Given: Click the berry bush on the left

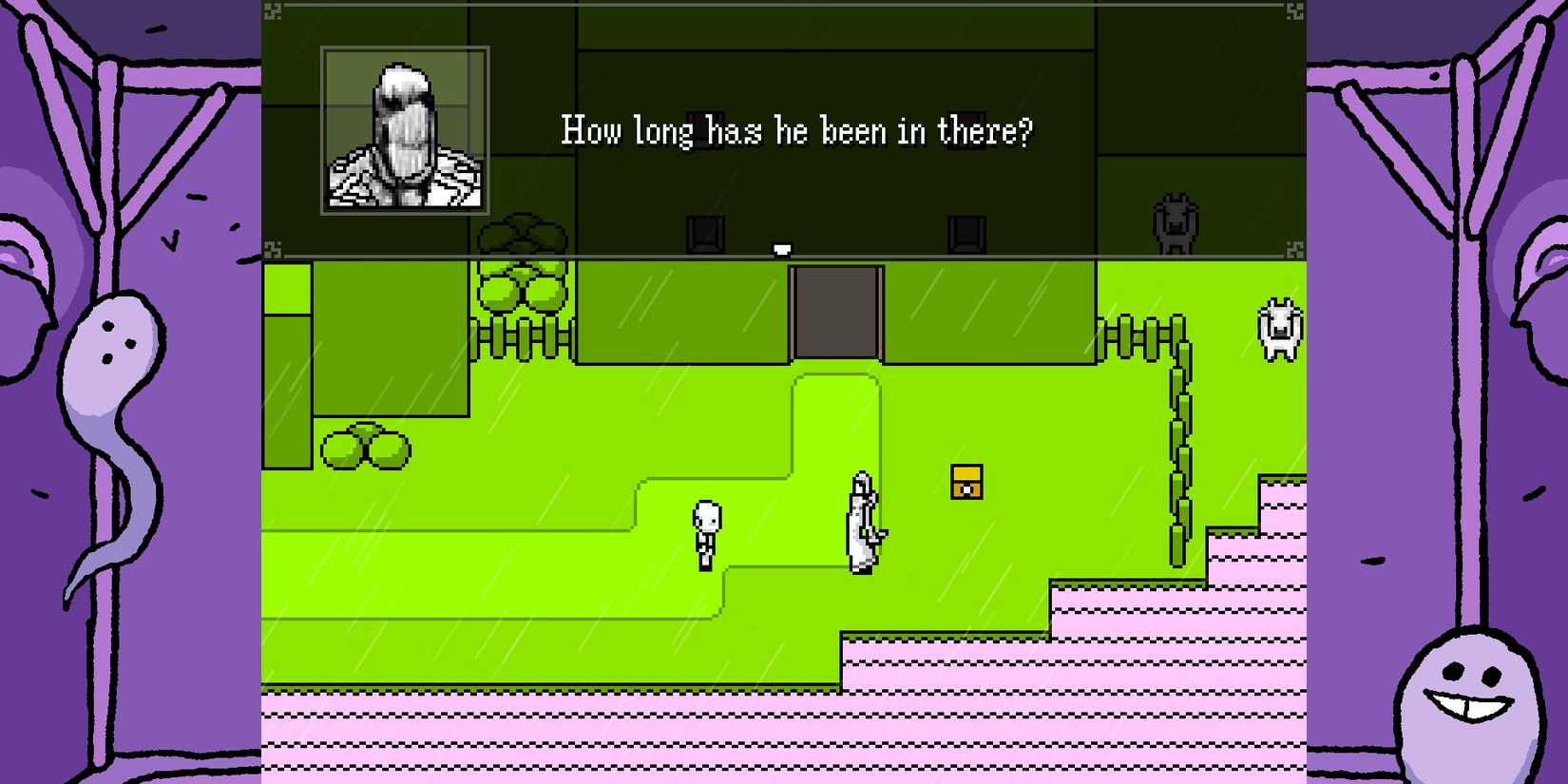Looking at the screenshot, I should pos(367,444).
